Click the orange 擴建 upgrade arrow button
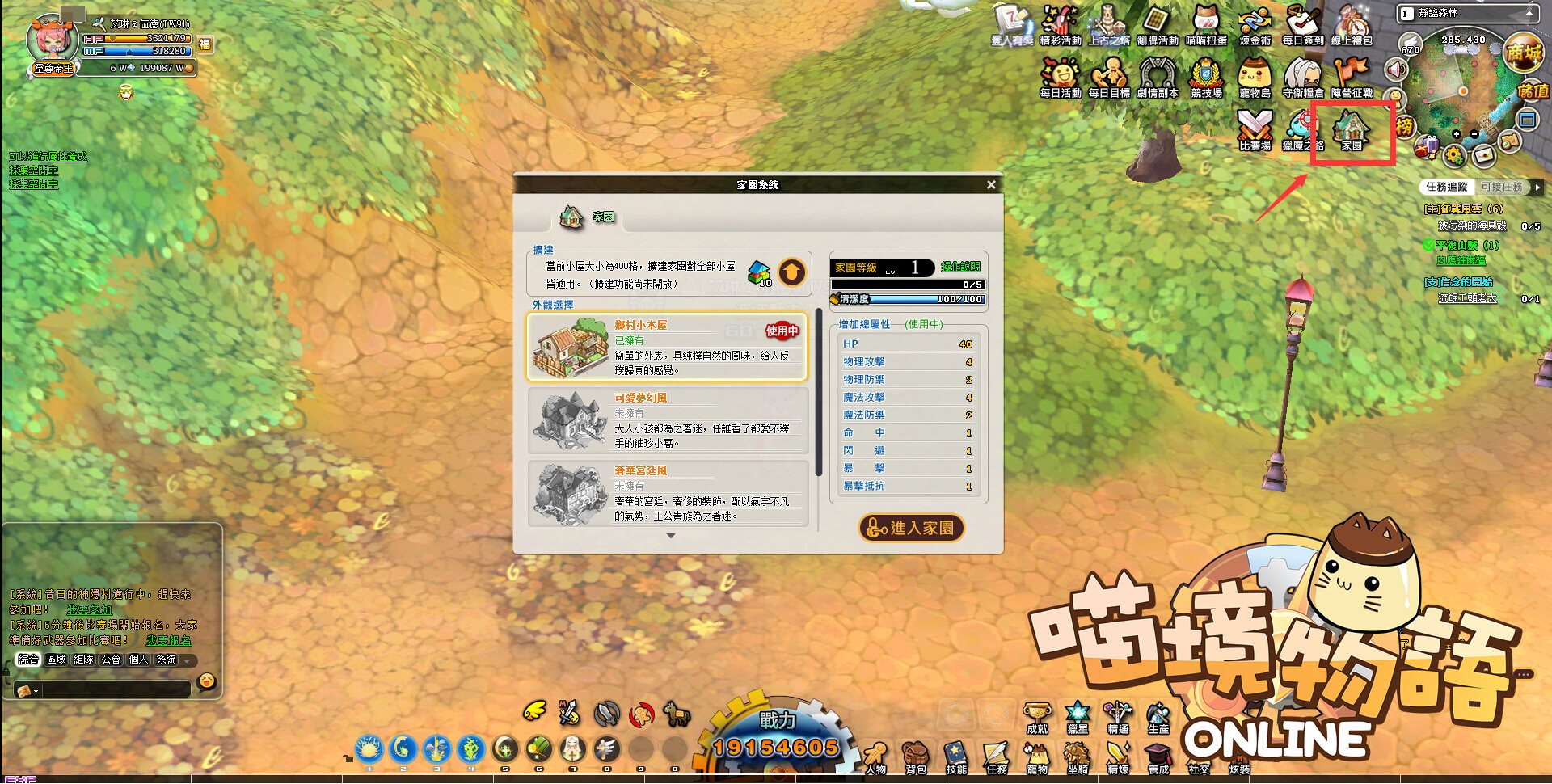The width and height of the screenshot is (1552, 784). (x=792, y=273)
